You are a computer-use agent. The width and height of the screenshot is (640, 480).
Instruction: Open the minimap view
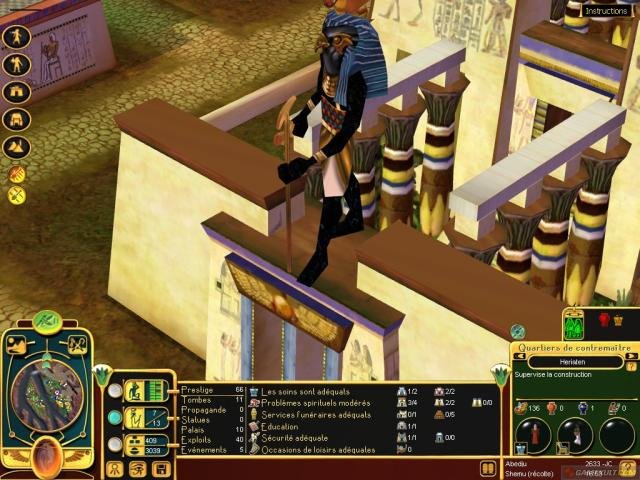click(x=46, y=394)
